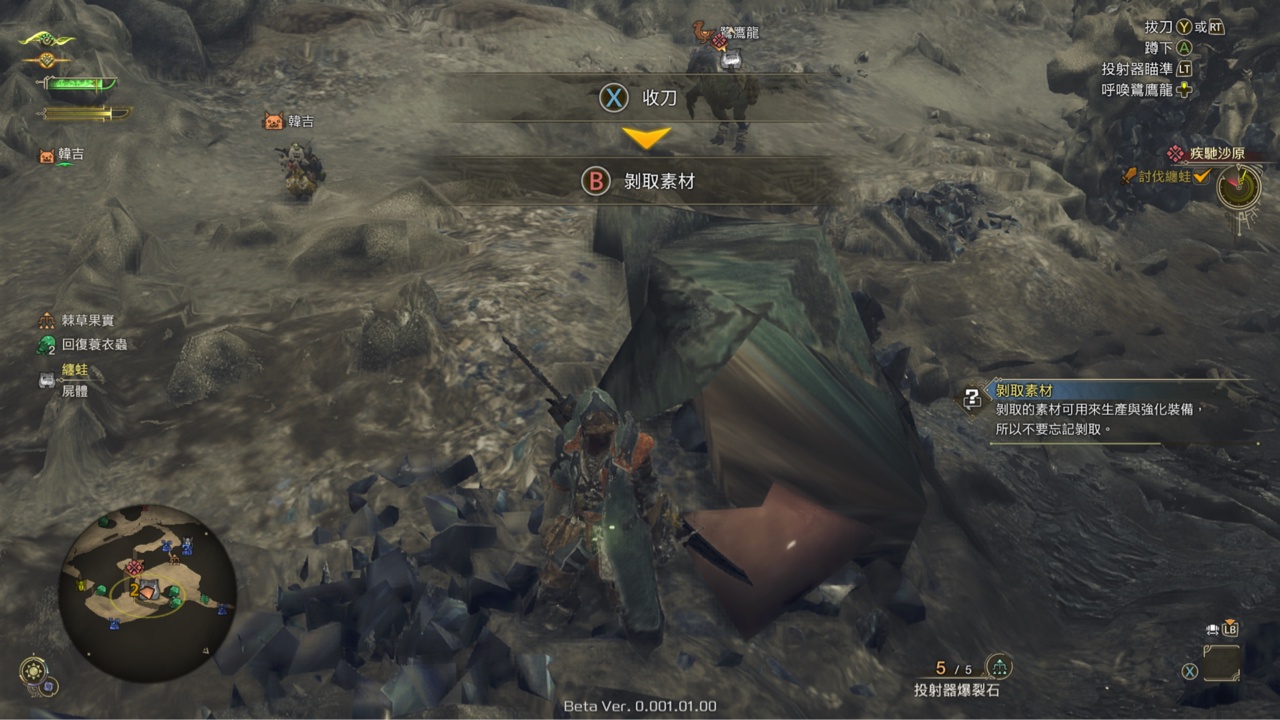Click the 疾馳沙原 area name label
This screenshot has width=1280, height=720.
(x=1215, y=154)
